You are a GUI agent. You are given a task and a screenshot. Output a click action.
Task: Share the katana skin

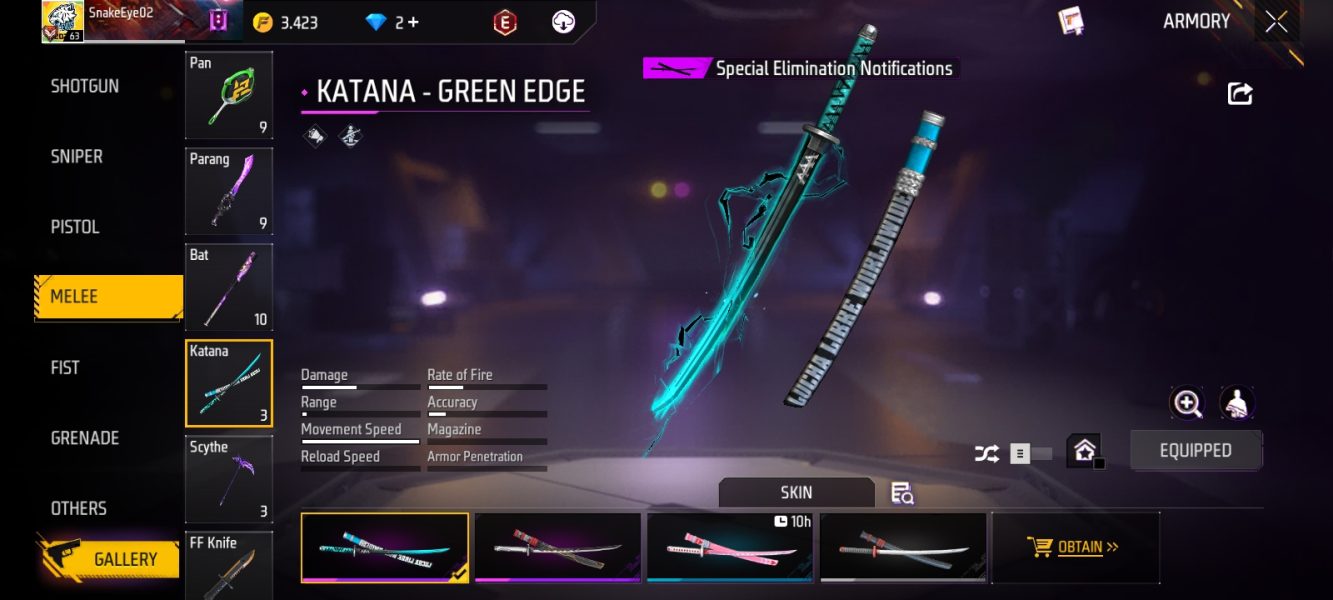(1240, 94)
